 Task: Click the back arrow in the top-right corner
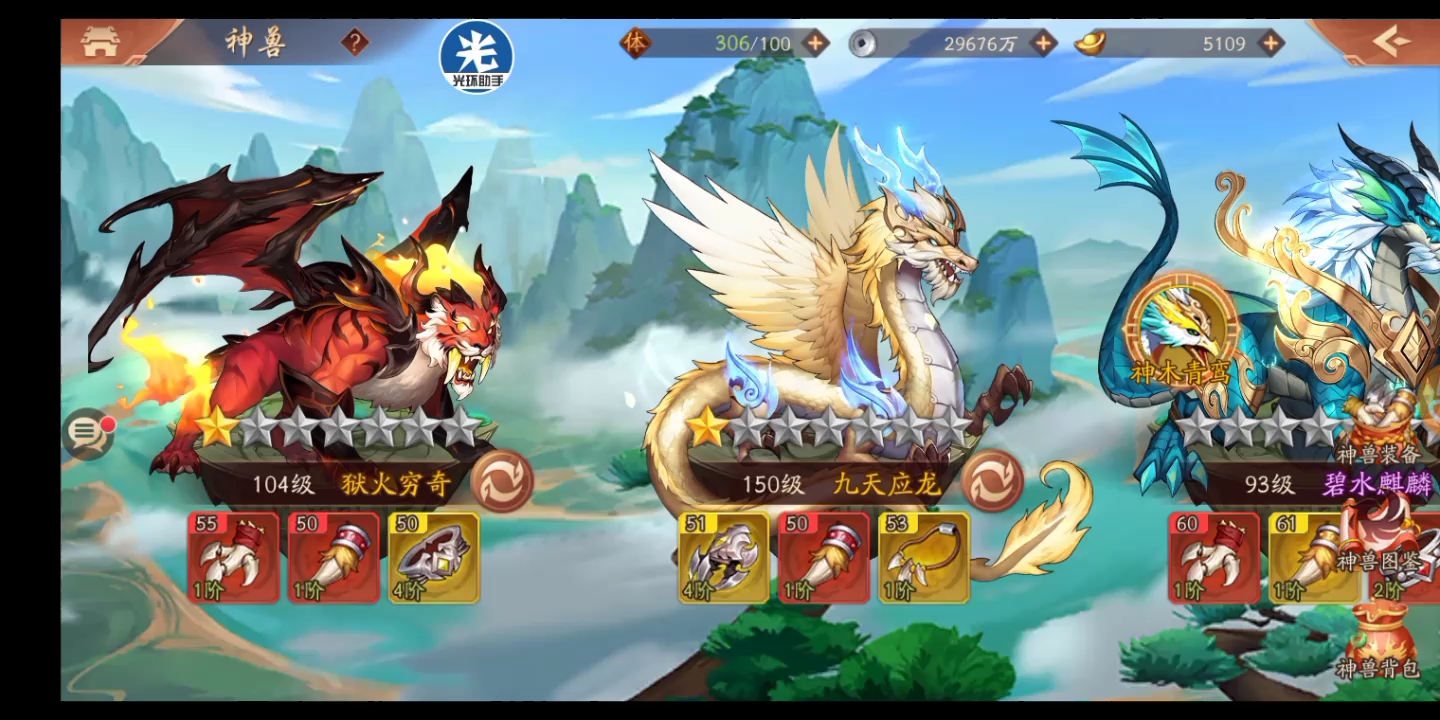coord(1390,40)
